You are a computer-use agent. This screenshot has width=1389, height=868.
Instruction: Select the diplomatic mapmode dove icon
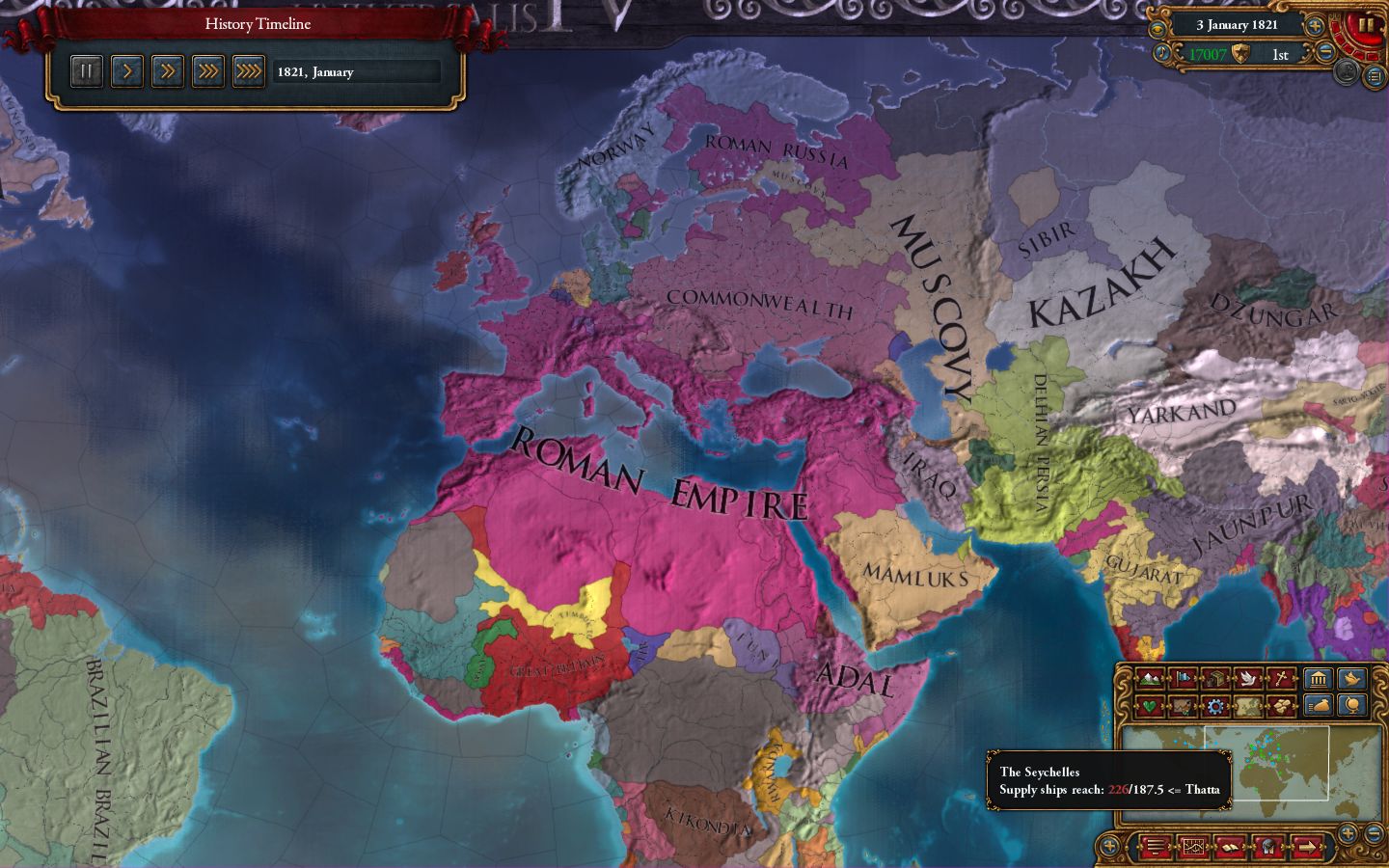pyautogui.click(x=1249, y=678)
